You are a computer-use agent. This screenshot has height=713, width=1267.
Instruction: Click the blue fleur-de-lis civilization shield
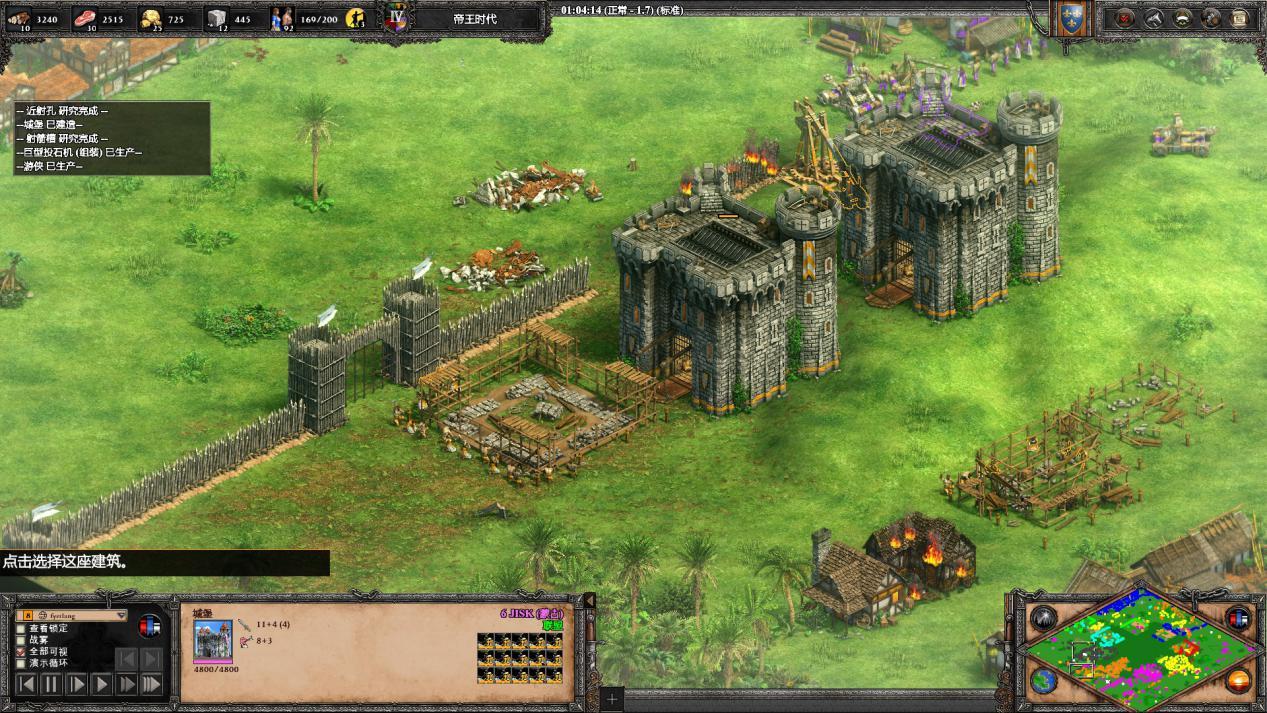pyautogui.click(x=1072, y=22)
